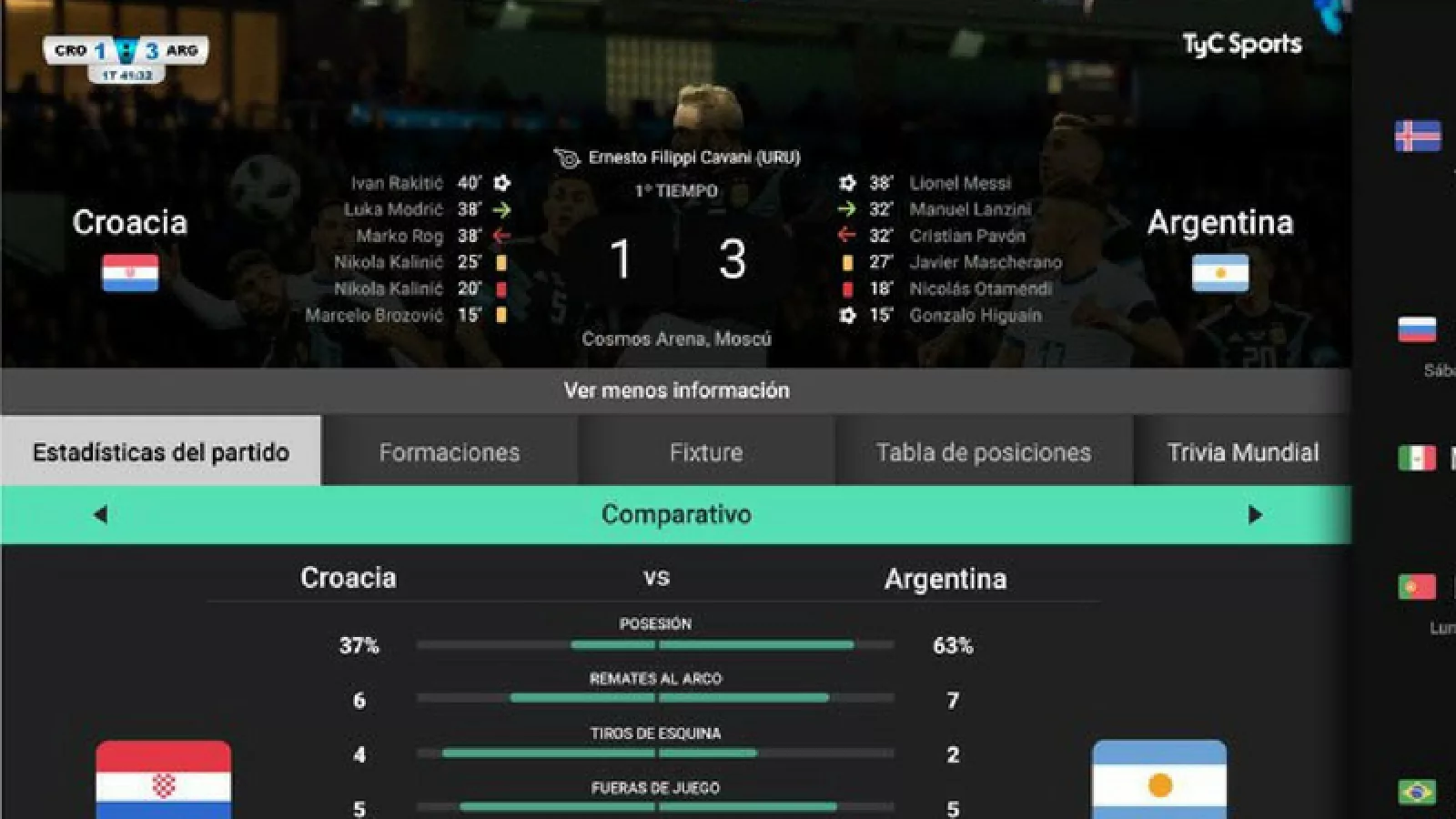
Task: Select the Trivia Mundial tab
Action: click(x=1242, y=452)
